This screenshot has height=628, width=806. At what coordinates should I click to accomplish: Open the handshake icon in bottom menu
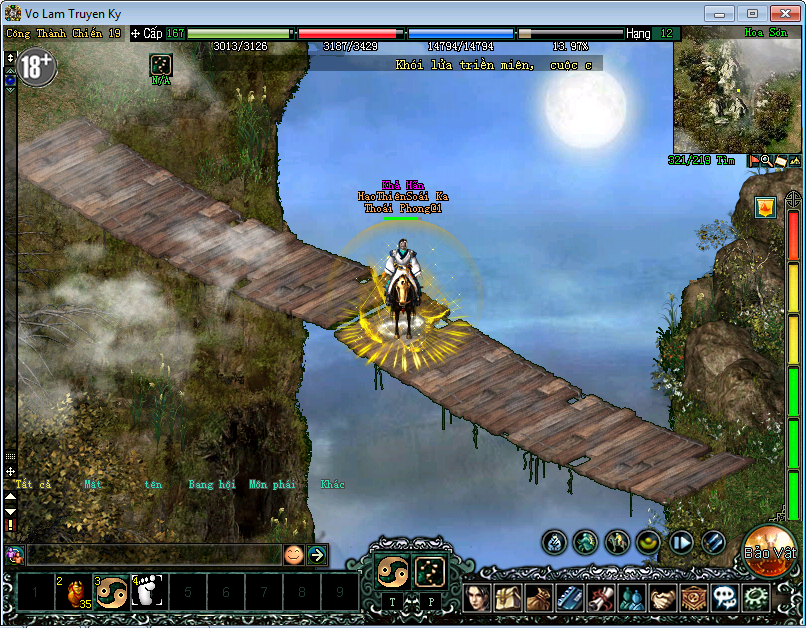663,598
